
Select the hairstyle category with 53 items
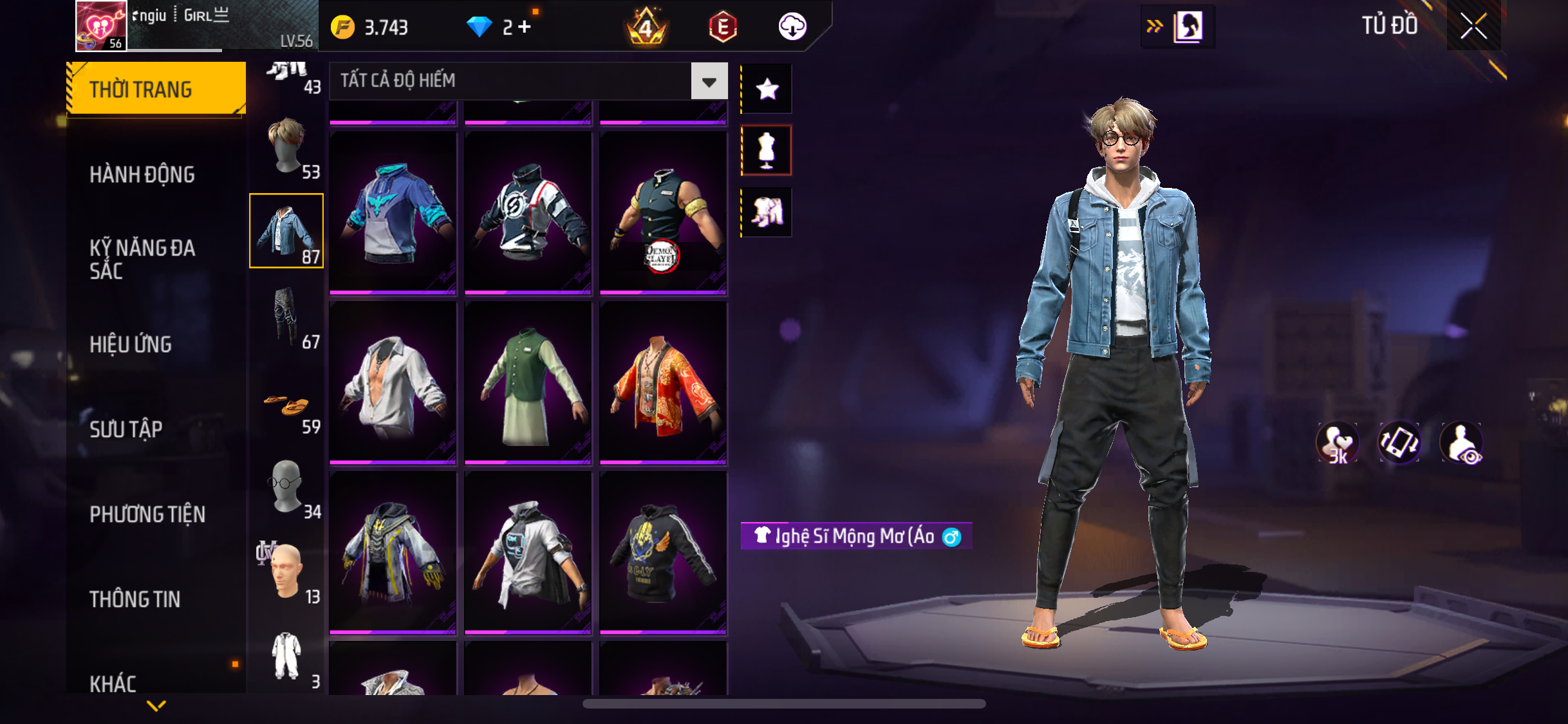[x=287, y=147]
